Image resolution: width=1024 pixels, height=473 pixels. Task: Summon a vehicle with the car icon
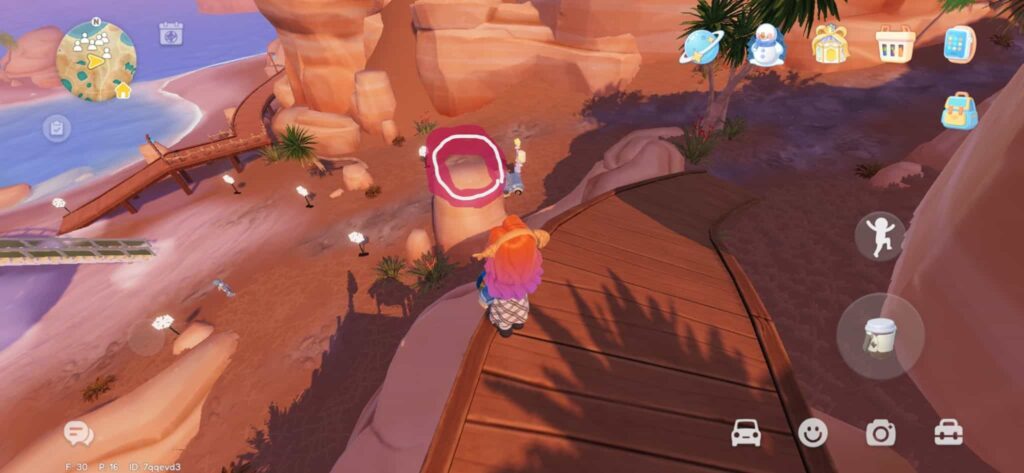point(746,432)
